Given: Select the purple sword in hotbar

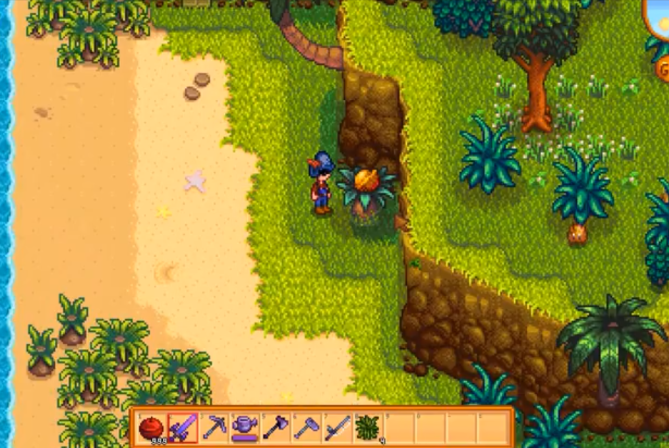Looking at the screenshot, I should point(182,427).
